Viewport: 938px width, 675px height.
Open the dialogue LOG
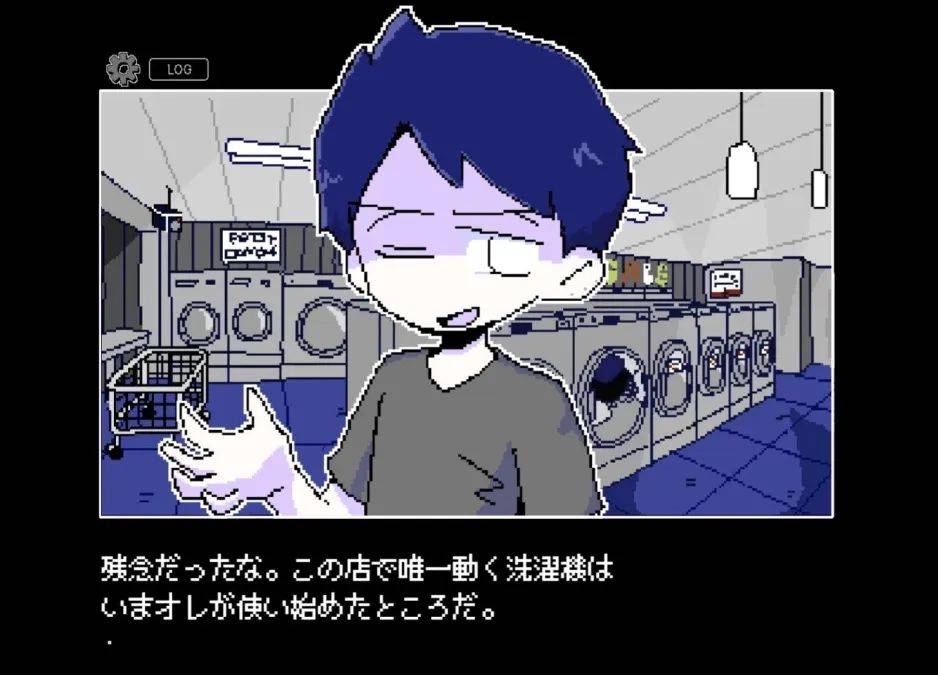click(179, 69)
